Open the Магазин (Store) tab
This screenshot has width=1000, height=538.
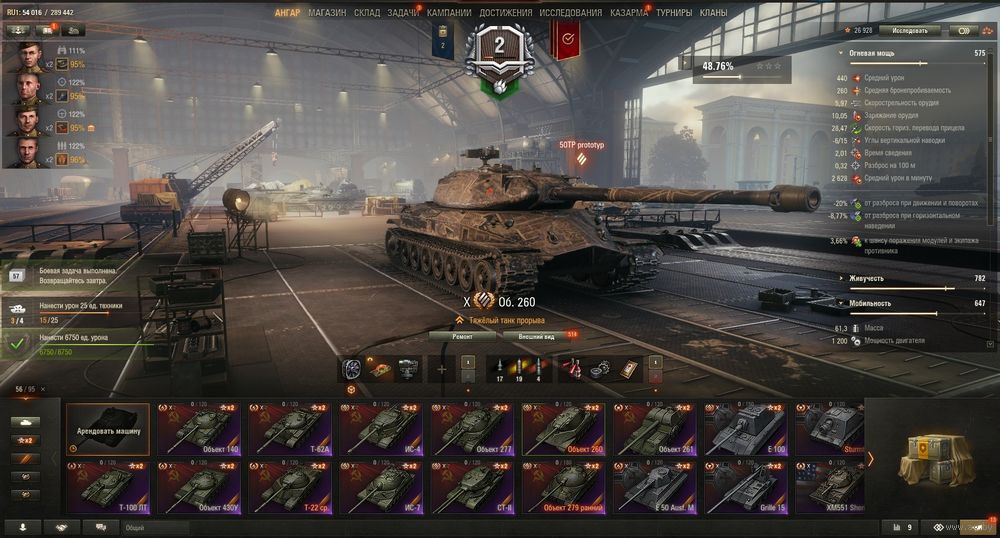pos(327,13)
